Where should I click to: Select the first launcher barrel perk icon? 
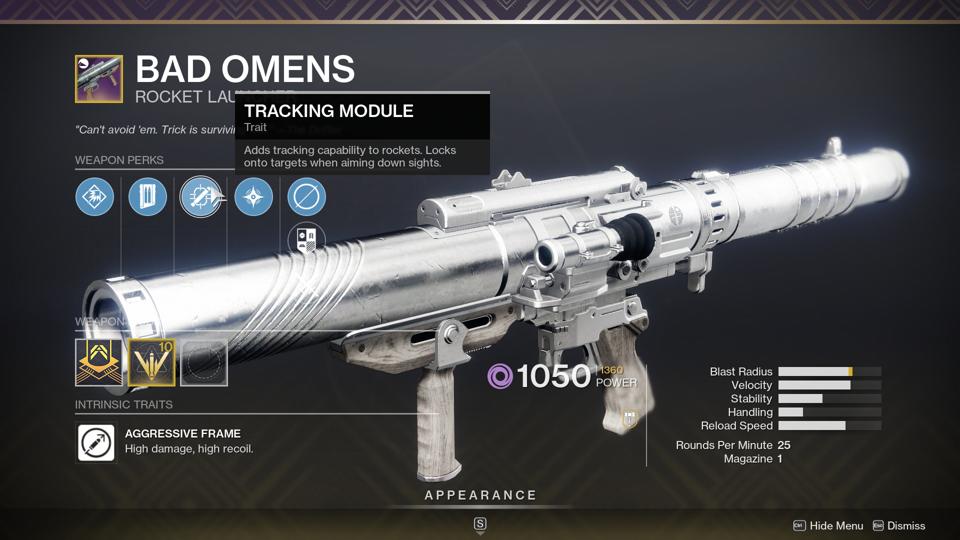[95, 197]
